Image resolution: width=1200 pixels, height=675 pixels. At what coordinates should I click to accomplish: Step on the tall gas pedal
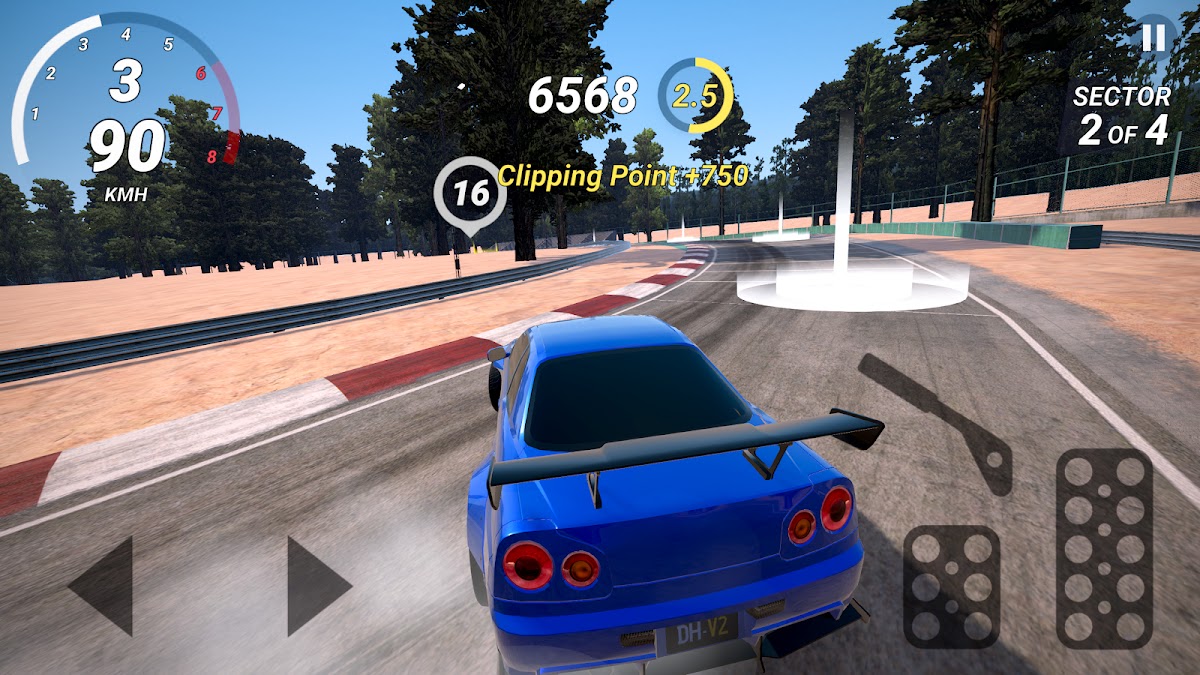1104,548
